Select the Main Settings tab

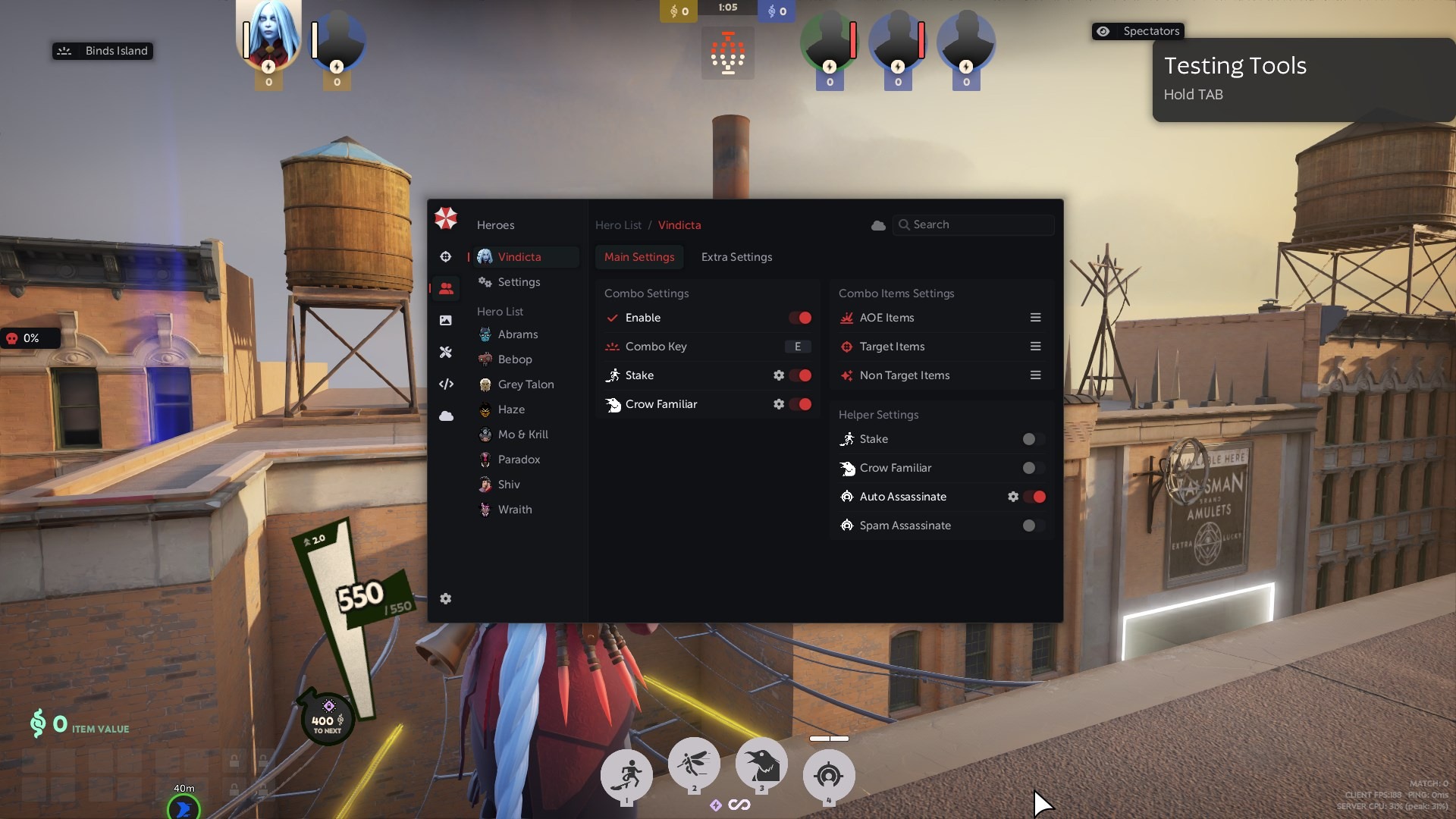(x=639, y=257)
